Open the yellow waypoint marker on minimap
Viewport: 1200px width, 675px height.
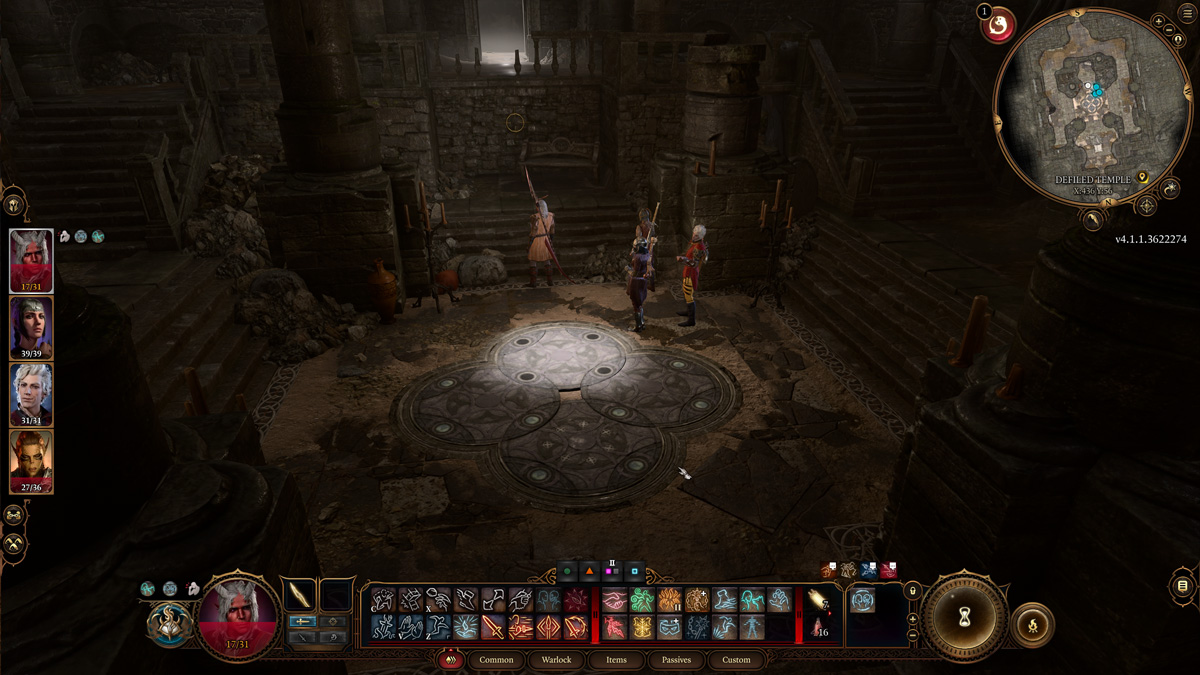coord(1142,180)
